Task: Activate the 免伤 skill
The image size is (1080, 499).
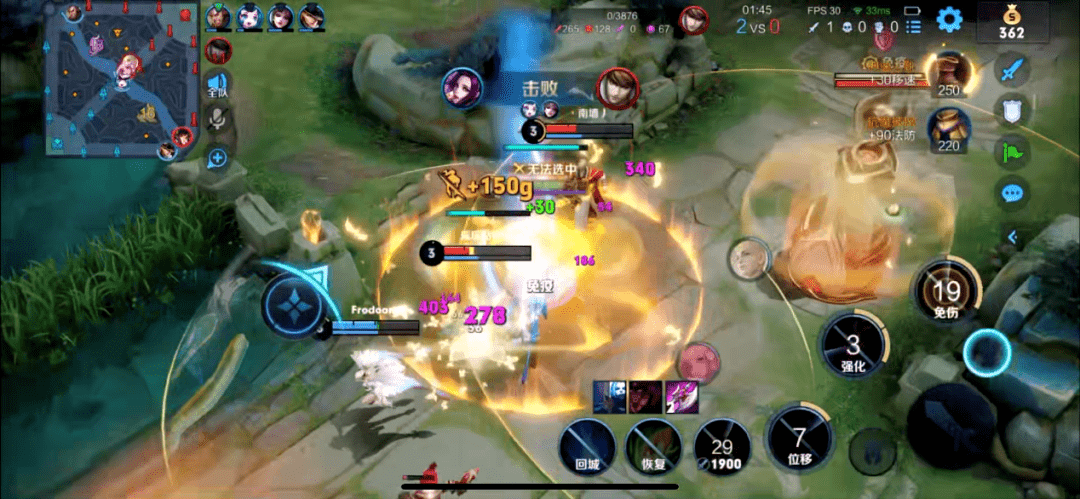Action: coord(946,292)
